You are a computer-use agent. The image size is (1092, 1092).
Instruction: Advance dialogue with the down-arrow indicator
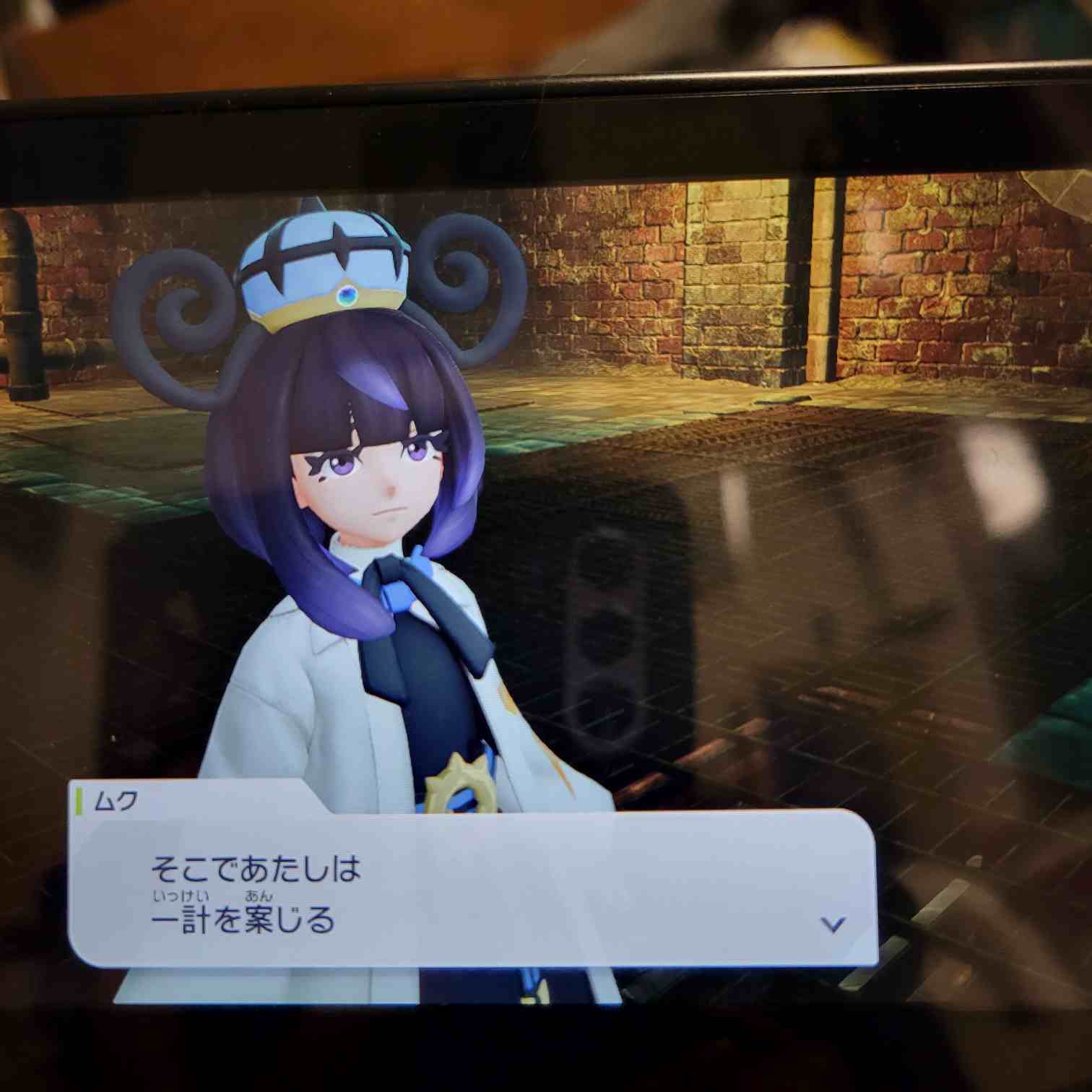[x=833, y=924]
